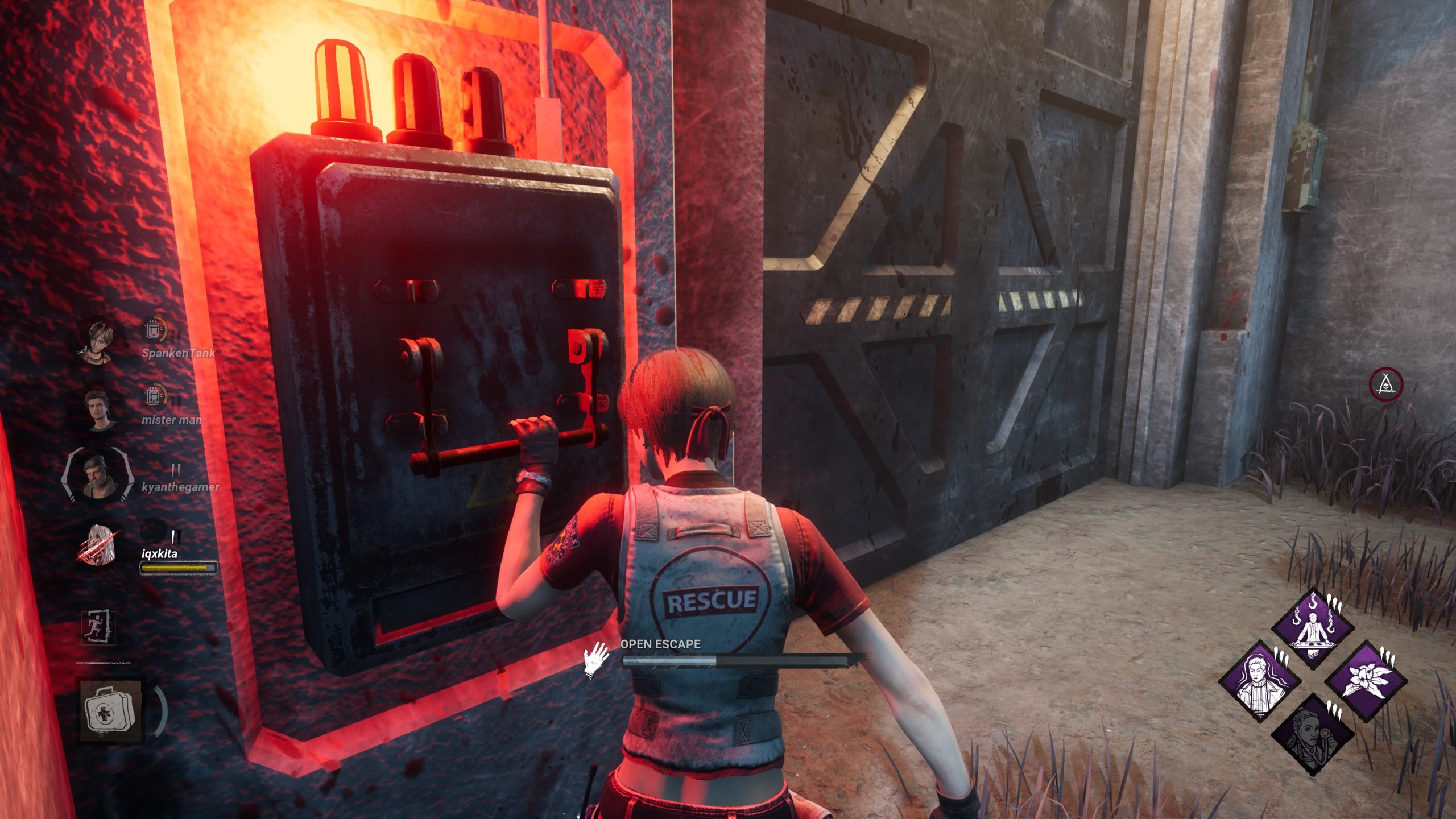1456x819 pixels.
Task: Click the exit gate running-man status icon
Action: (x=98, y=628)
